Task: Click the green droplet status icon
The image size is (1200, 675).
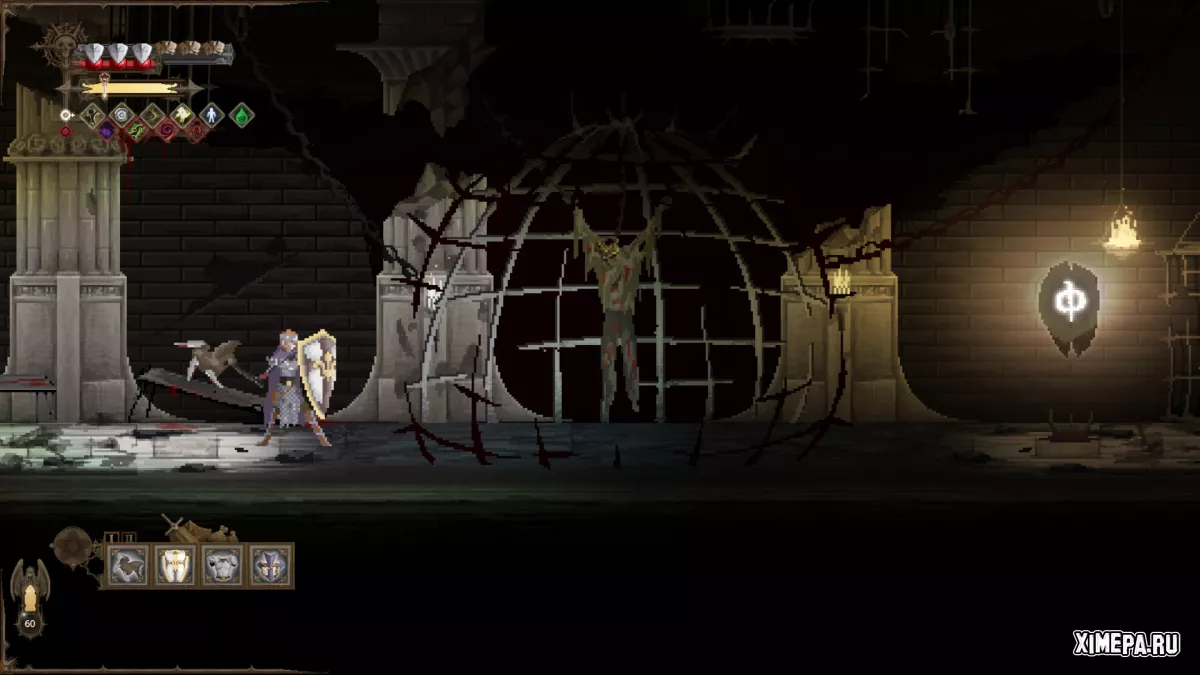Action: [242, 115]
